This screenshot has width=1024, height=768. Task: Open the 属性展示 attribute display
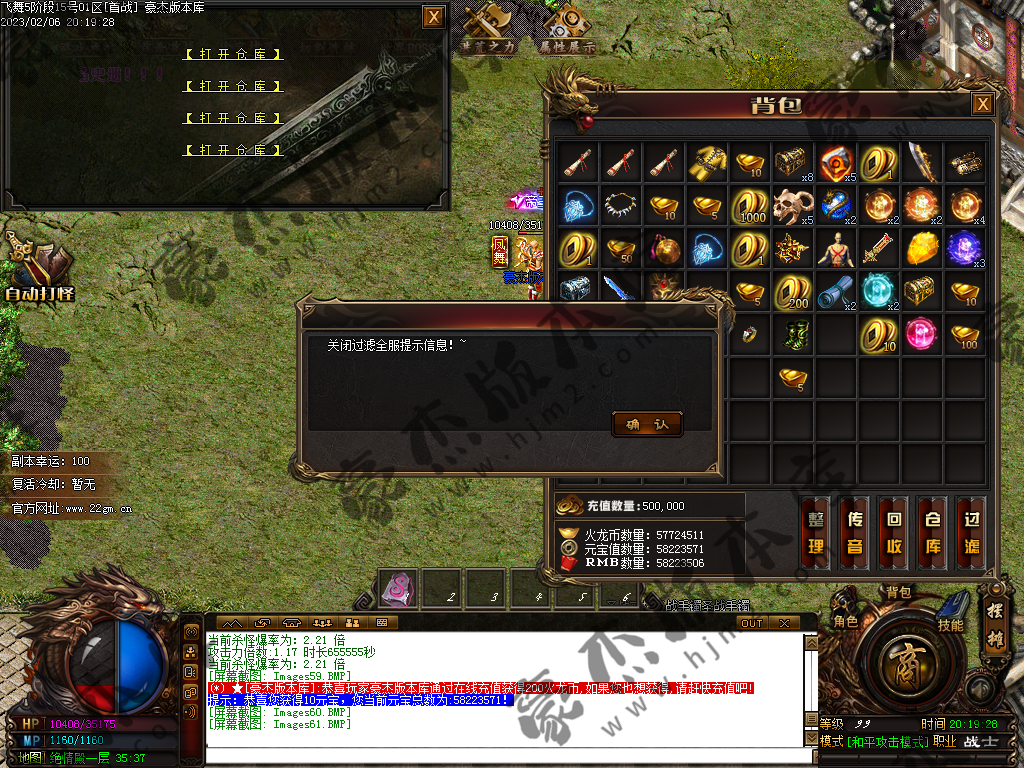coord(568,30)
